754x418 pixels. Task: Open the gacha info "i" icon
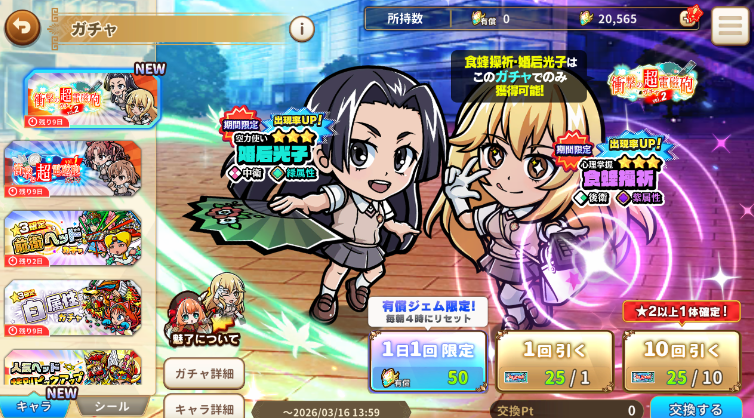click(x=301, y=28)
